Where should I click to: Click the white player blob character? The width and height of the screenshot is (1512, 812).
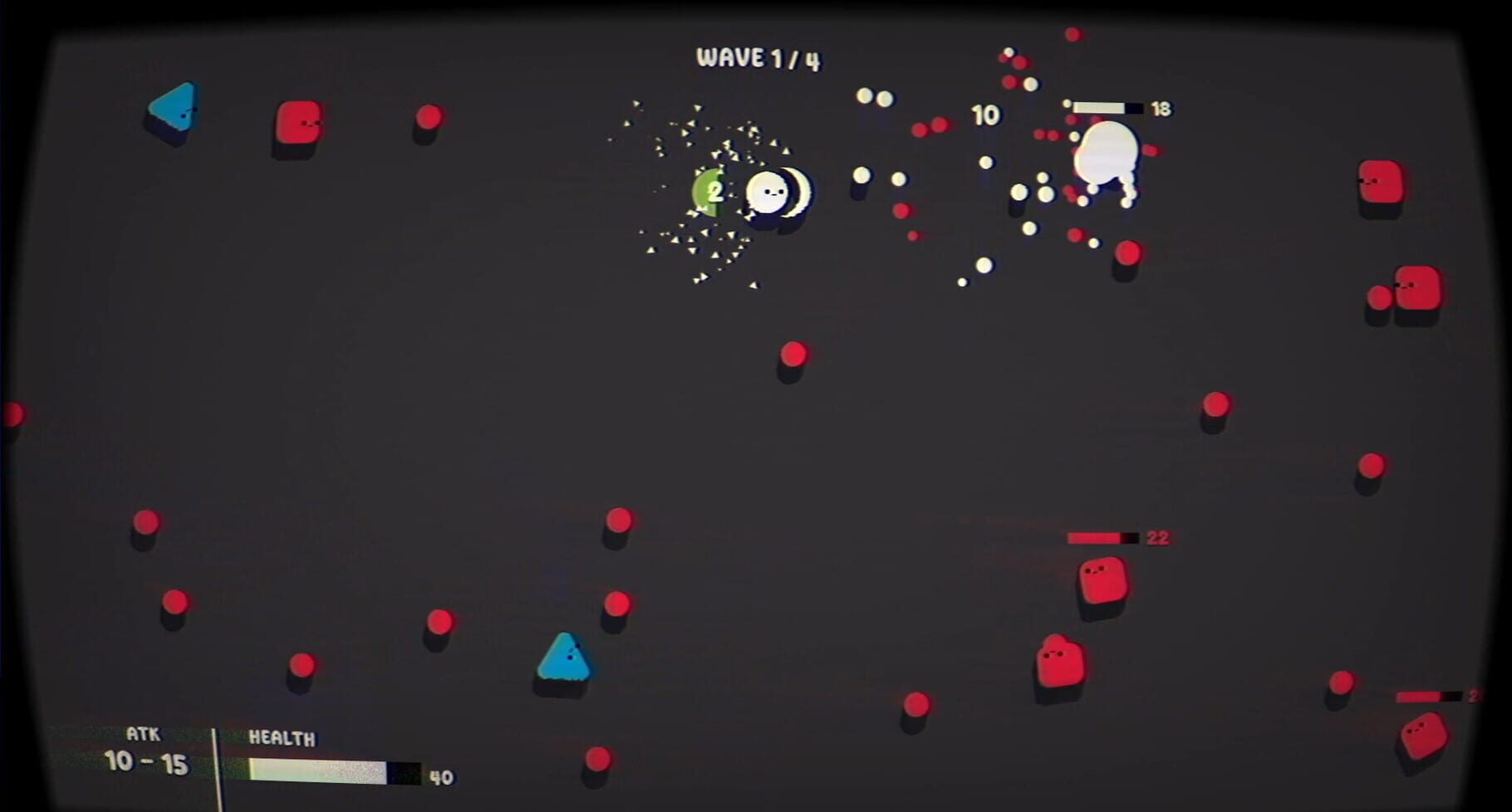771,193
